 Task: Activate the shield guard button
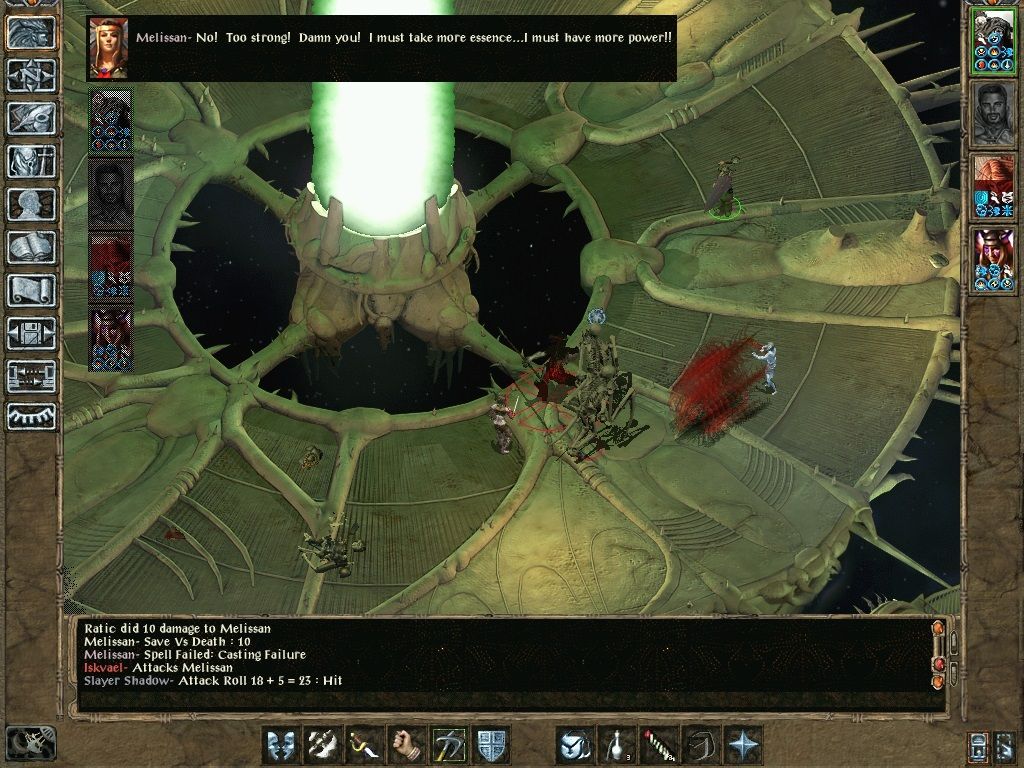pyautogui.click(x=491, y=745)
